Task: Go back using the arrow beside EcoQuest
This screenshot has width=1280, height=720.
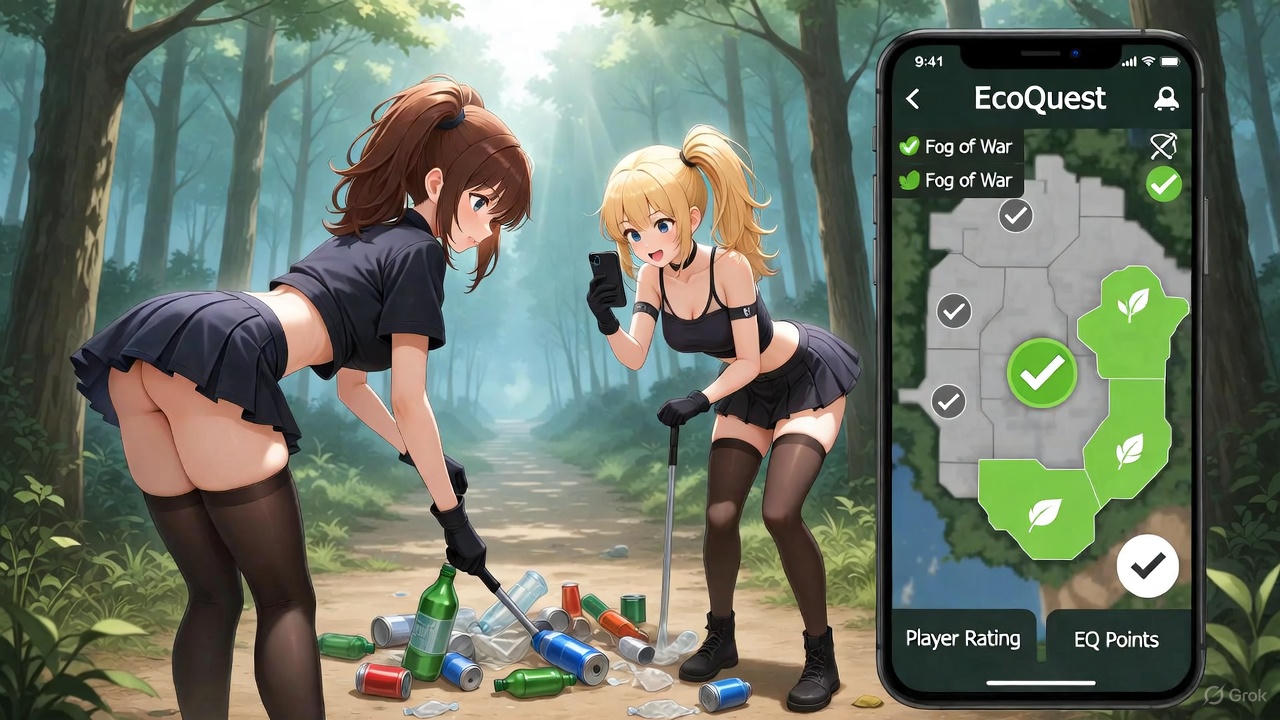Action: (912, 99)
